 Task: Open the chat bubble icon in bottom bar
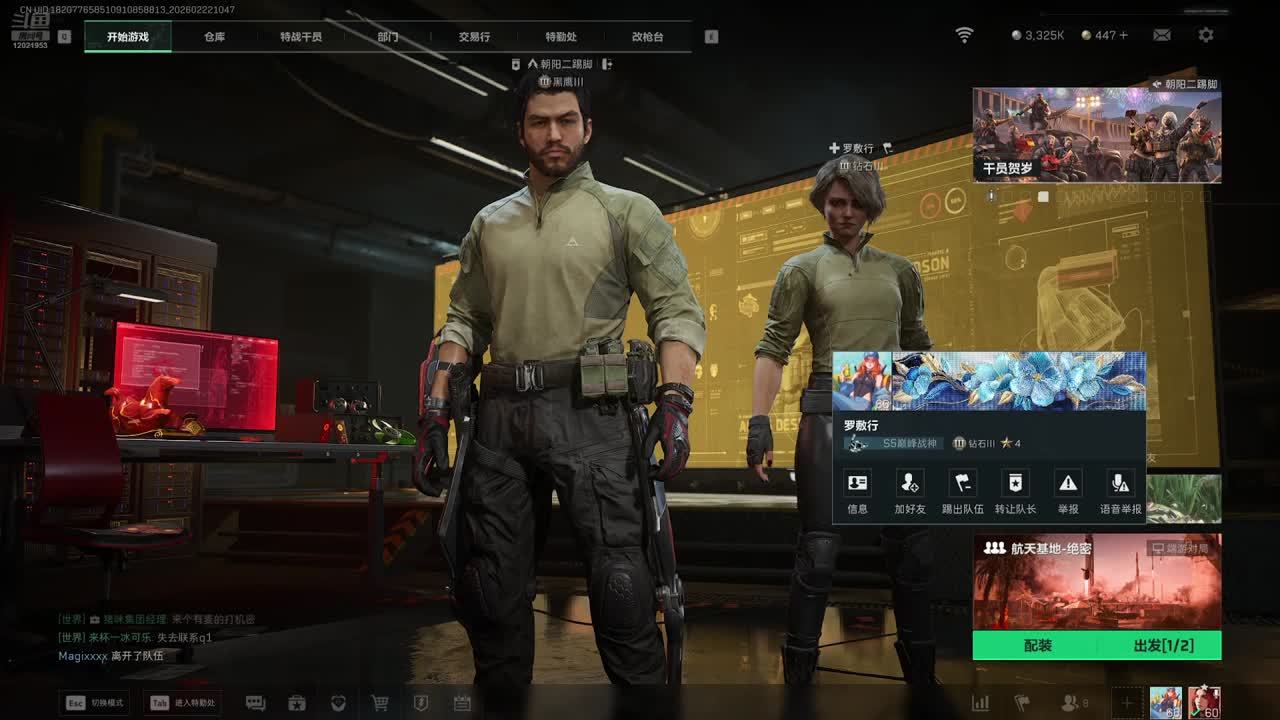pos(255,703)
